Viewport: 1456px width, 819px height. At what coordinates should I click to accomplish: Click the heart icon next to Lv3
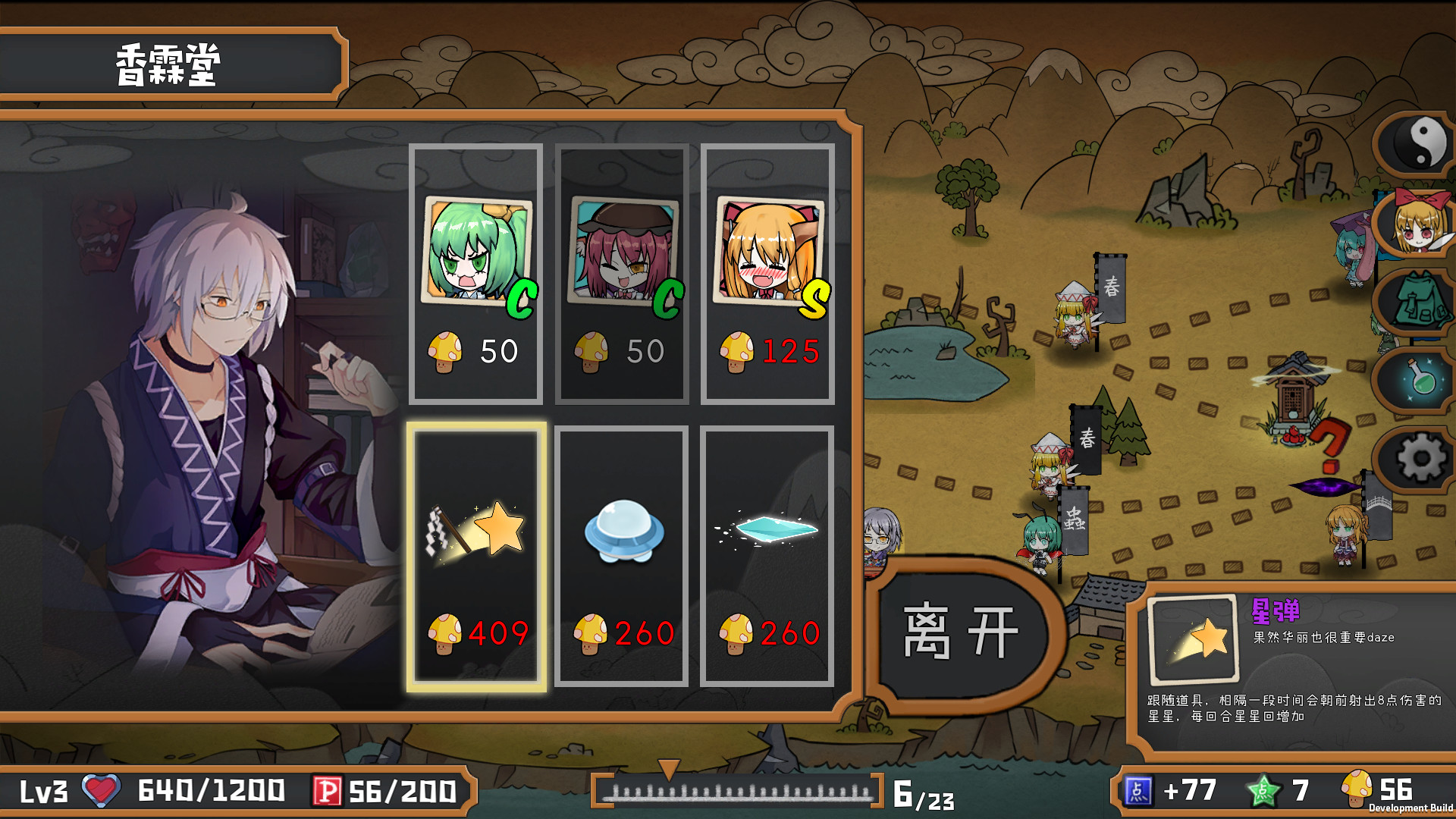(99, 792)
